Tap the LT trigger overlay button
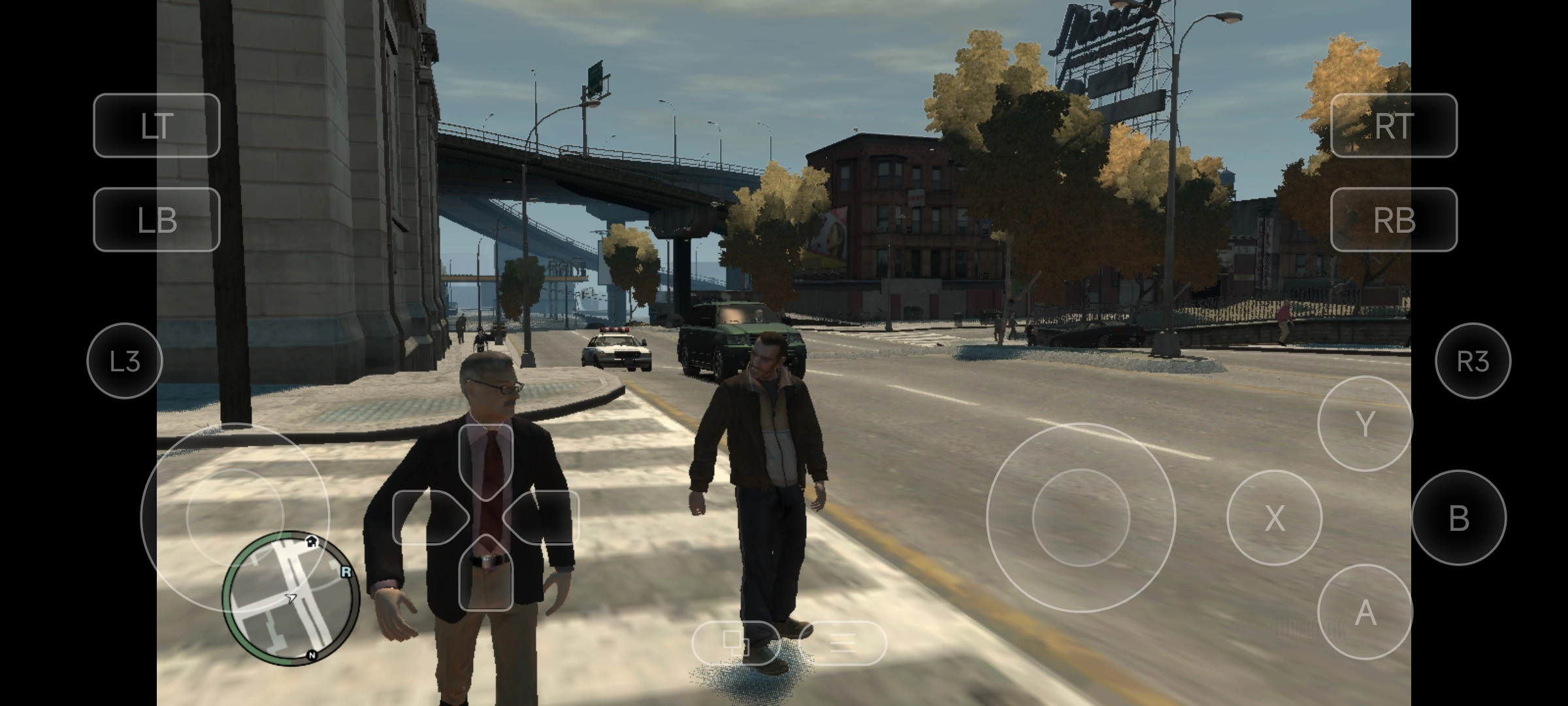 click(x=157, y=126)
